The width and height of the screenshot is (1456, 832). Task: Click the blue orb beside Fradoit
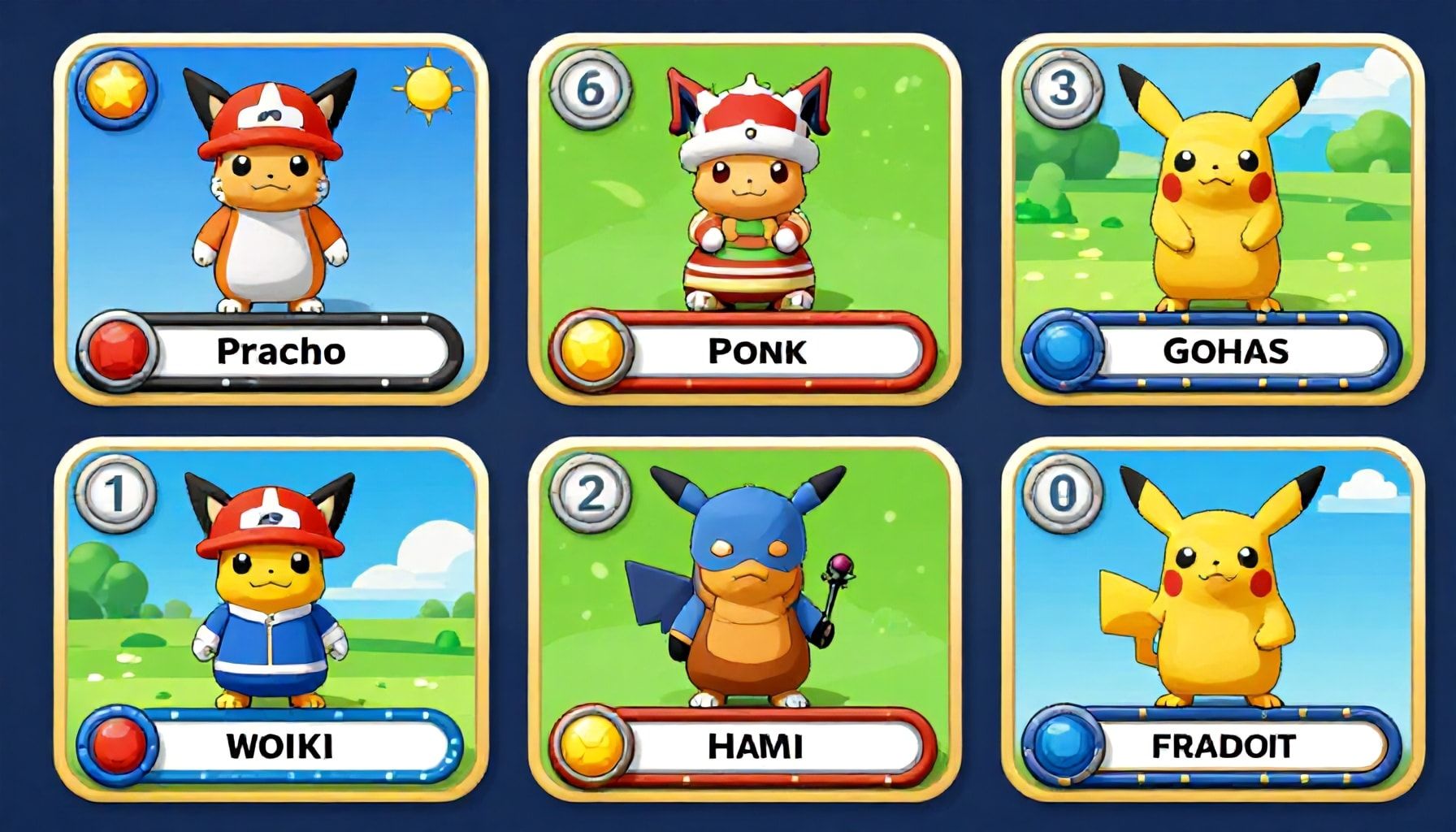pos(1061,746)
